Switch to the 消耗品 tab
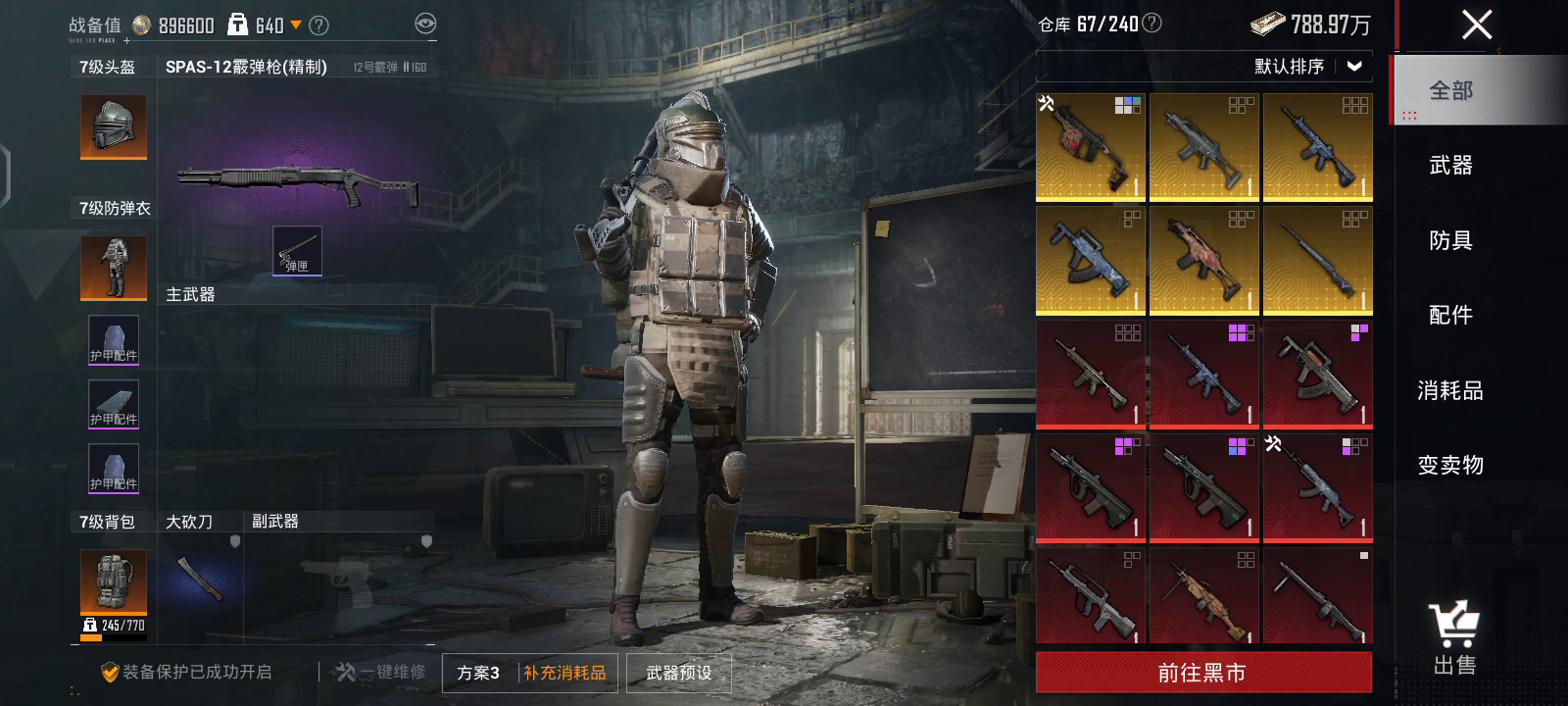 point(1450,390)
